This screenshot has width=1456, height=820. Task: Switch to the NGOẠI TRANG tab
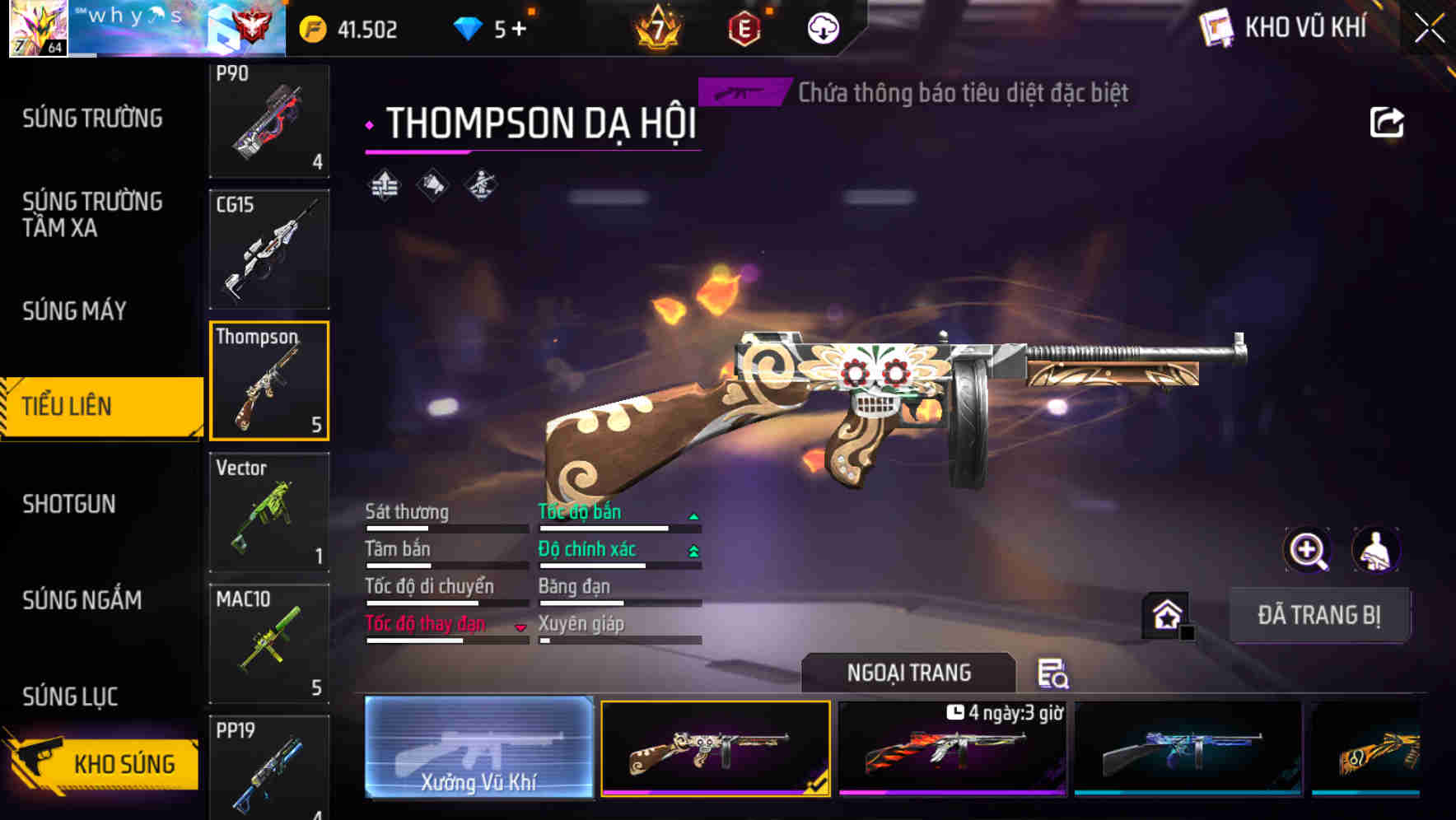coord(908,672)
